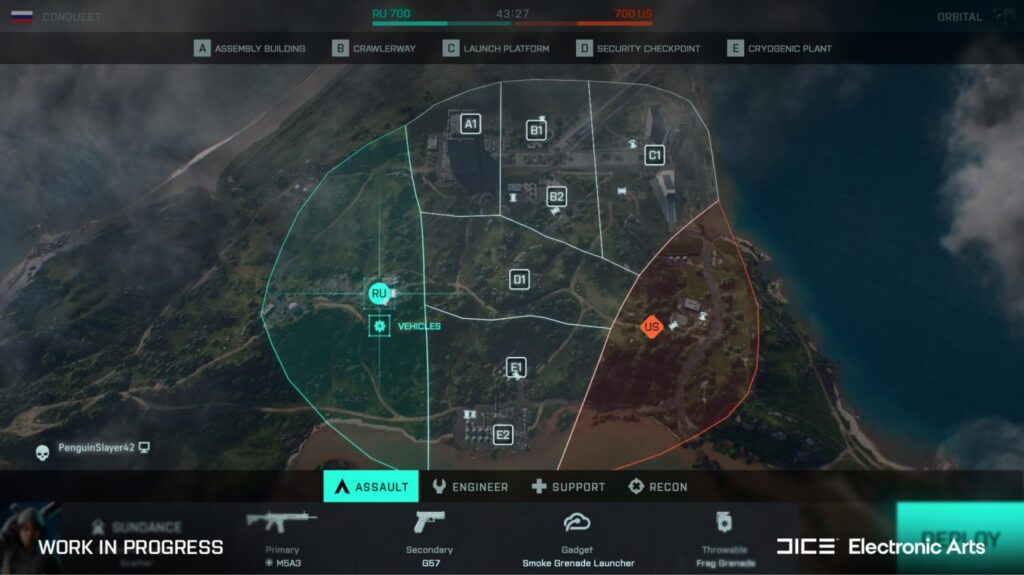Select objective A1 on the map
The image size is (1024, 575).
[470, 124]
